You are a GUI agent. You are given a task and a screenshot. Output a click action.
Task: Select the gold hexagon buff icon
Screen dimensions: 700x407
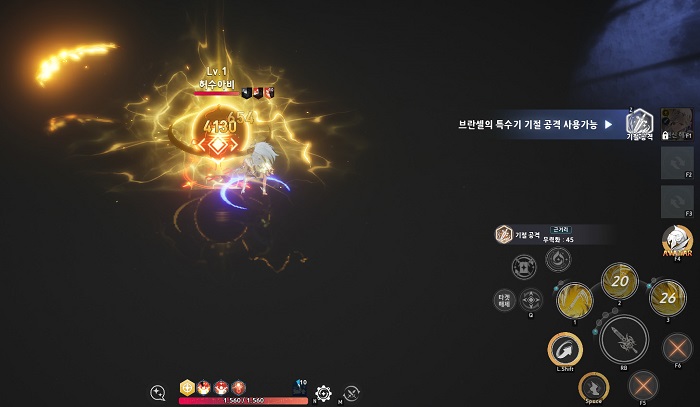pyautogui.click(x=187, y=387)
